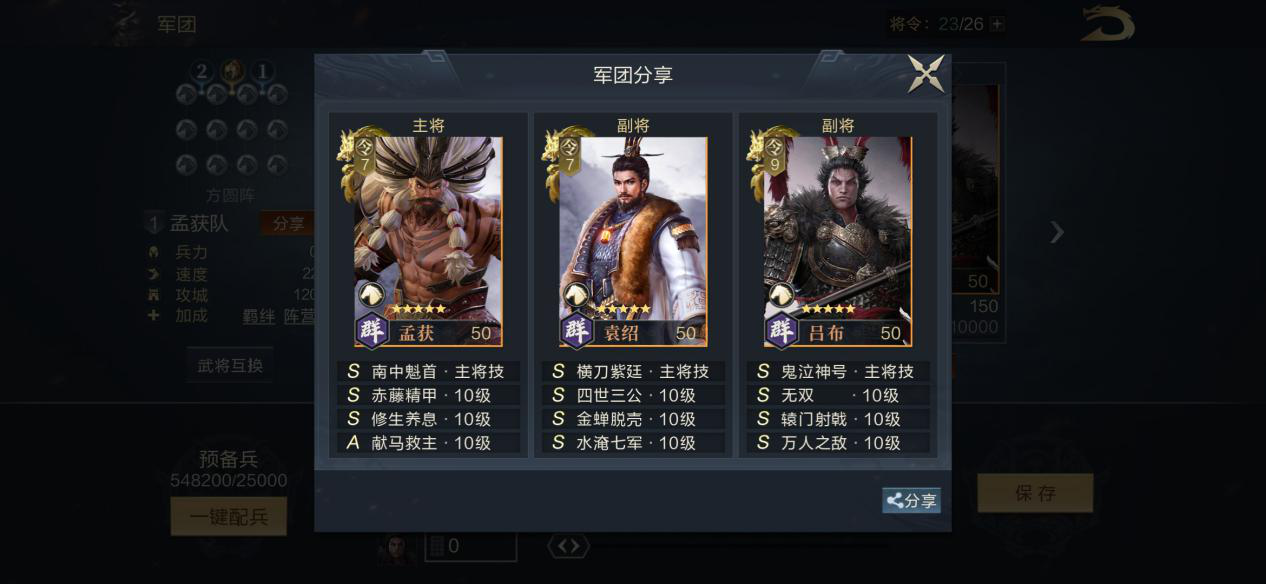Inspect the 金蝉脱壳 skill

pos(632,419)
